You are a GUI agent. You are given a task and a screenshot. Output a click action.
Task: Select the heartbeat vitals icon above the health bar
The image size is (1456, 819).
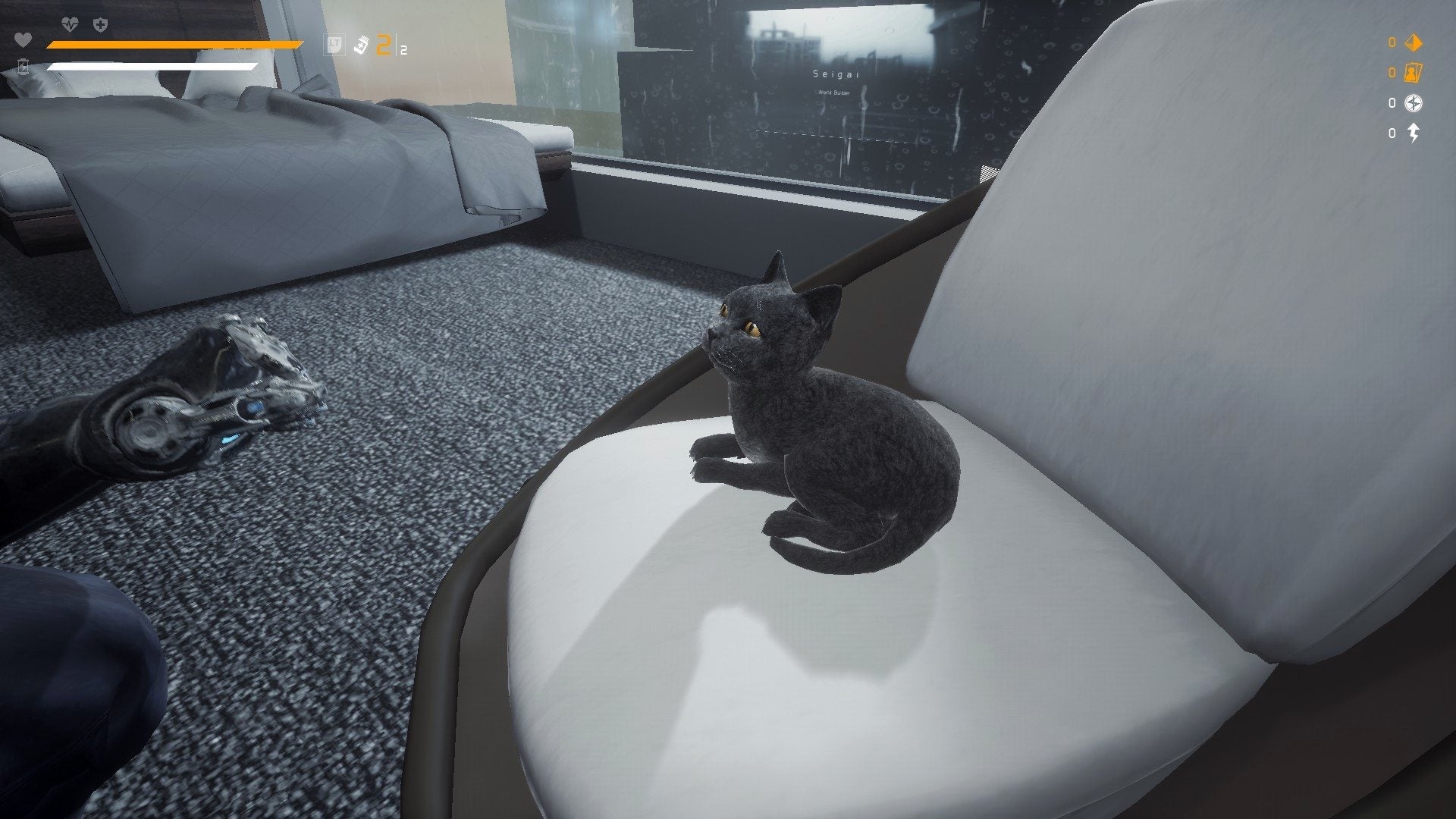point(71,24)
